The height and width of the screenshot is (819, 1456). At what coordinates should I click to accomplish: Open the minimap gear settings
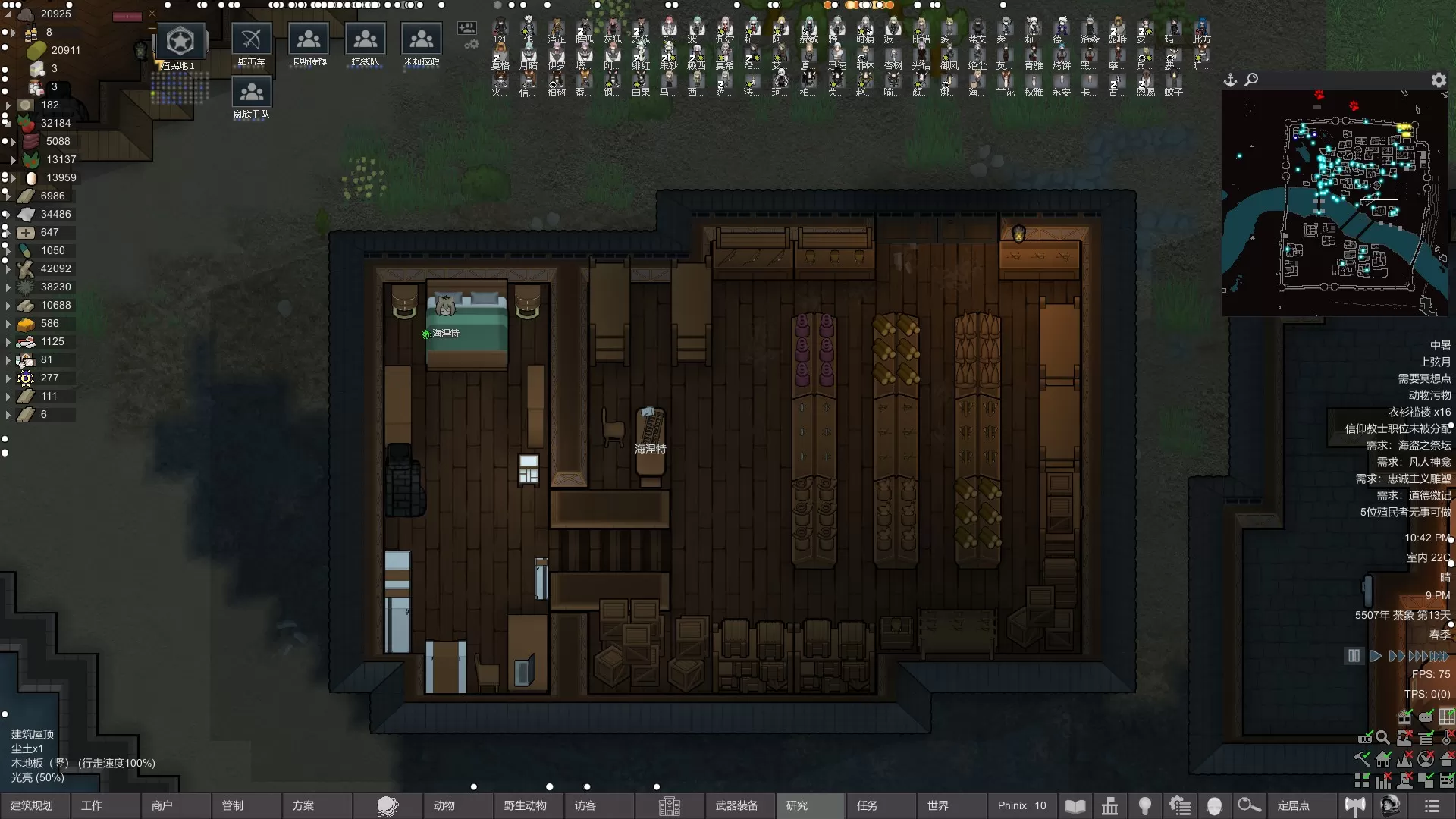tap(1439, 80)
